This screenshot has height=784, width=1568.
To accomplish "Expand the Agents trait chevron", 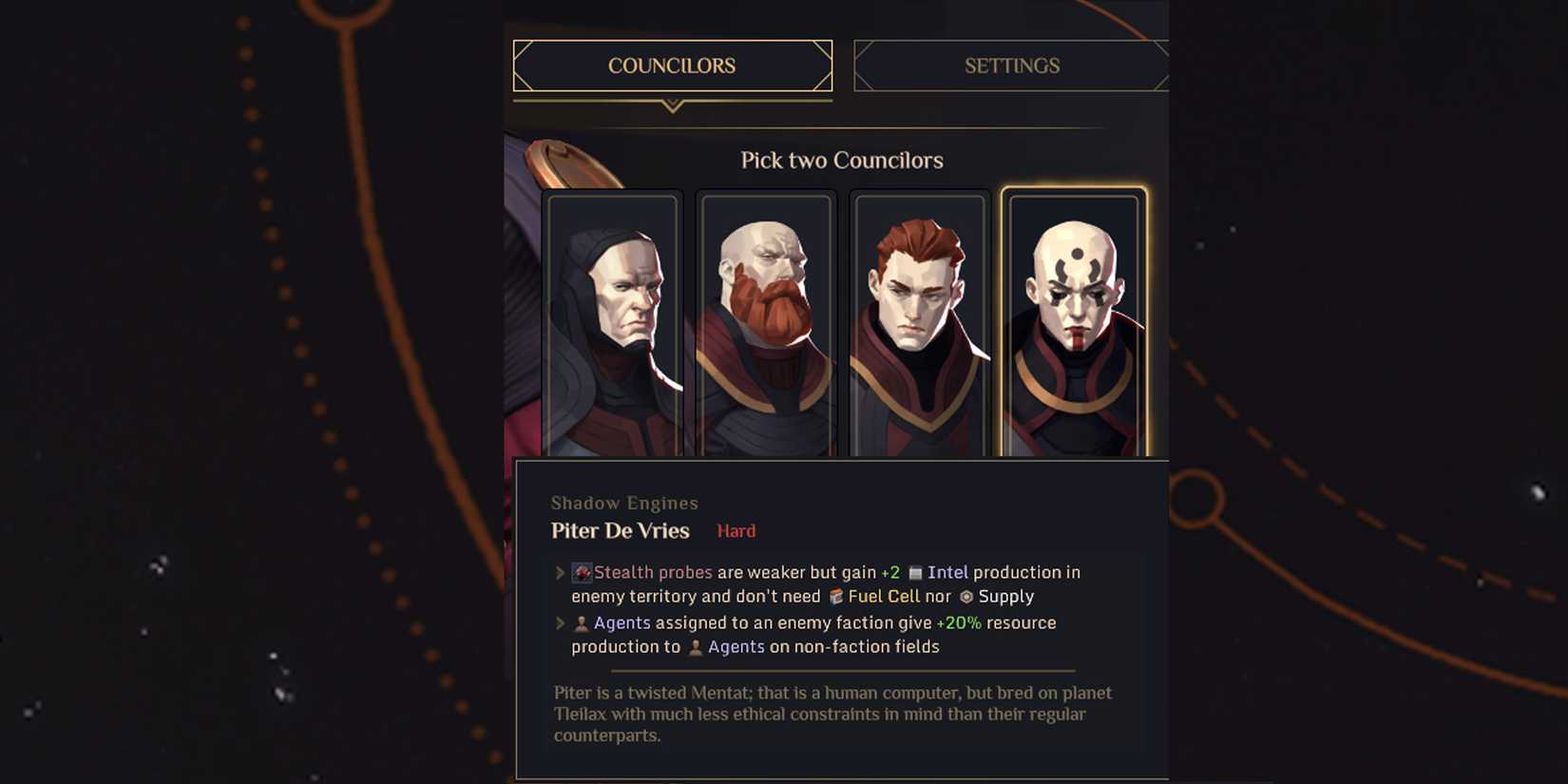I will point(559,622).
